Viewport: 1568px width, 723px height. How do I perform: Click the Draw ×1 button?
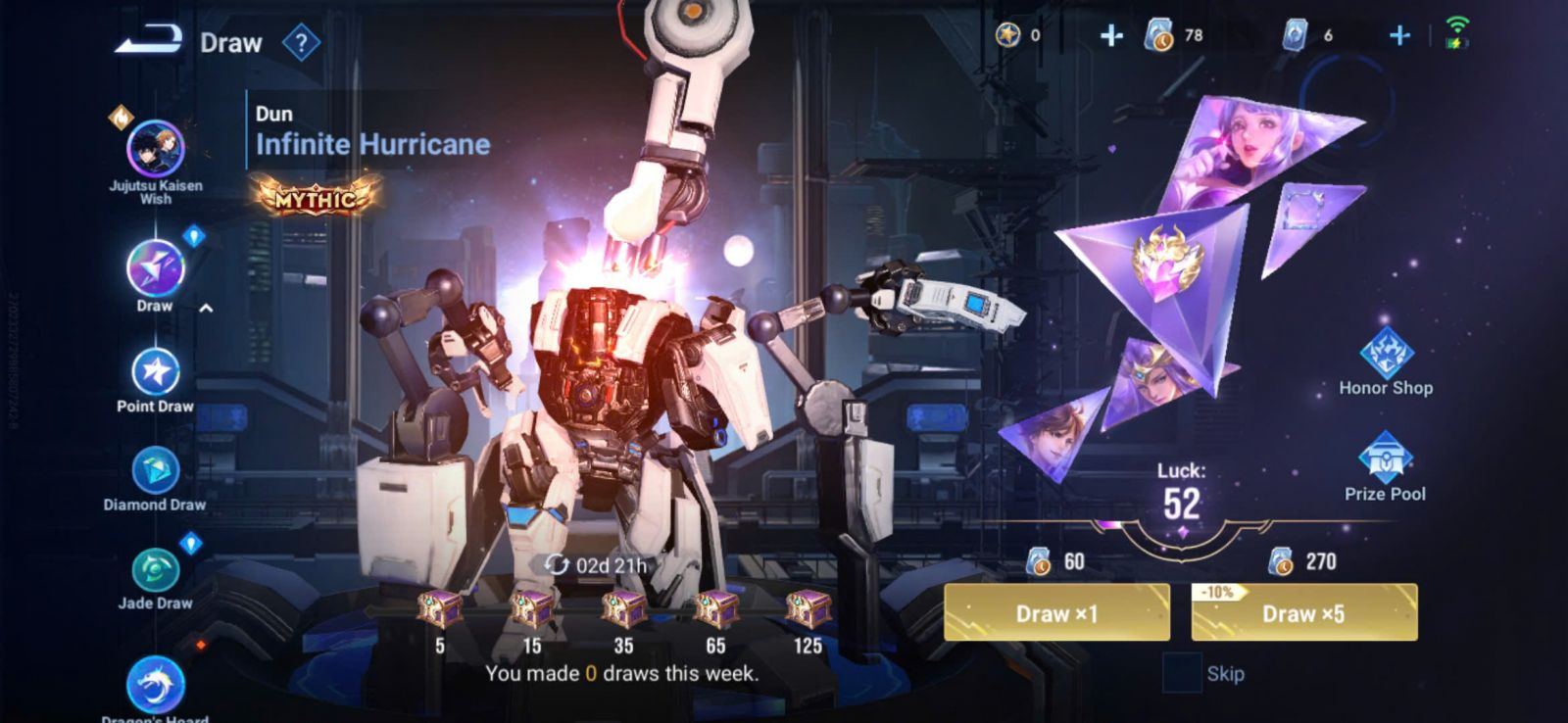click(x=1056, y=613)
